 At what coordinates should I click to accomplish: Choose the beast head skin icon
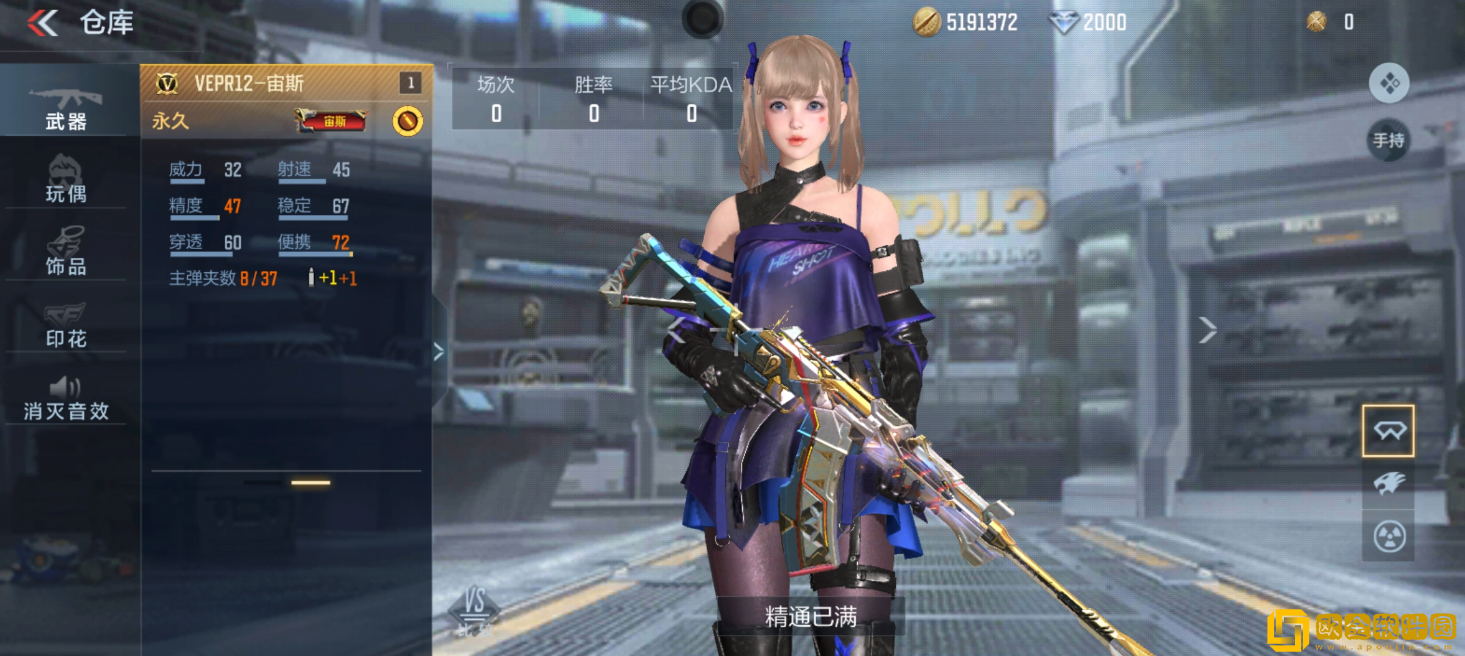pyautogui.click(x=1388, y=484)
